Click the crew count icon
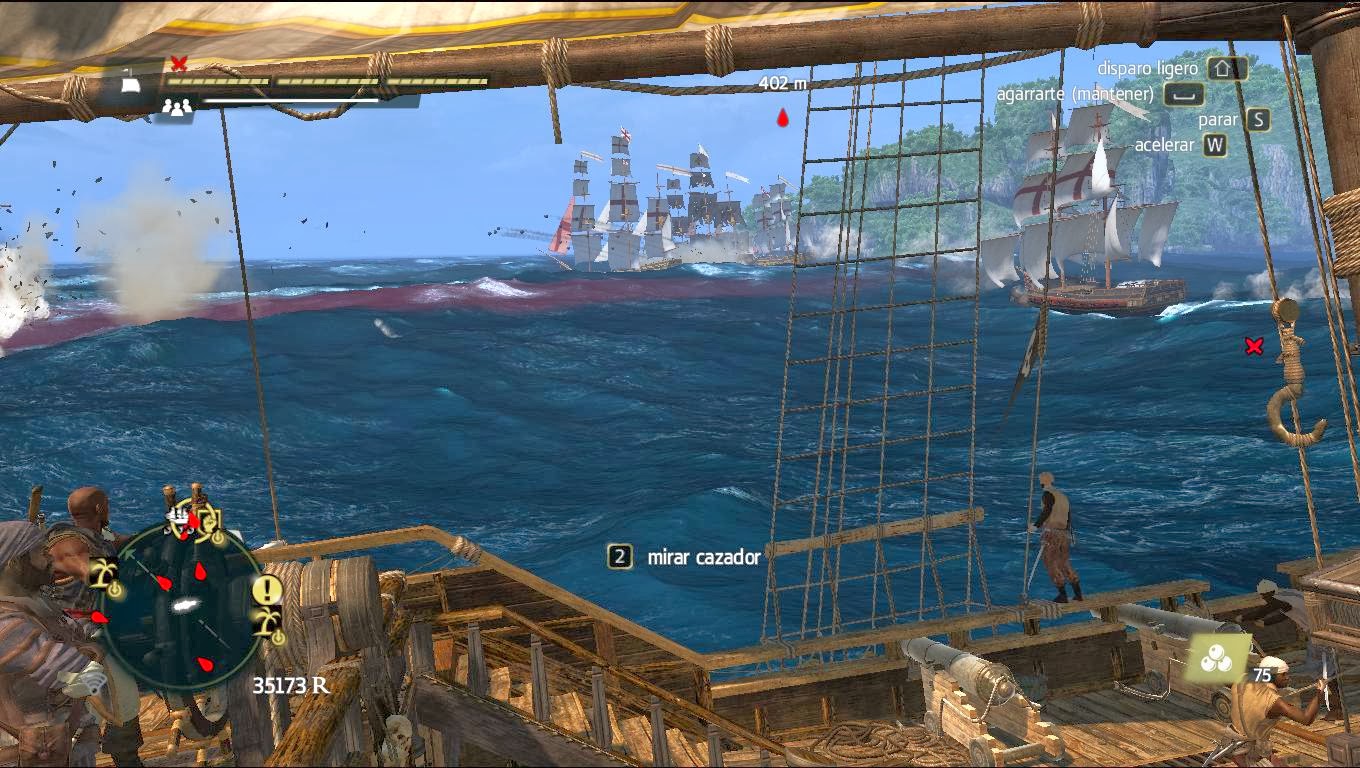 [176, 107]
